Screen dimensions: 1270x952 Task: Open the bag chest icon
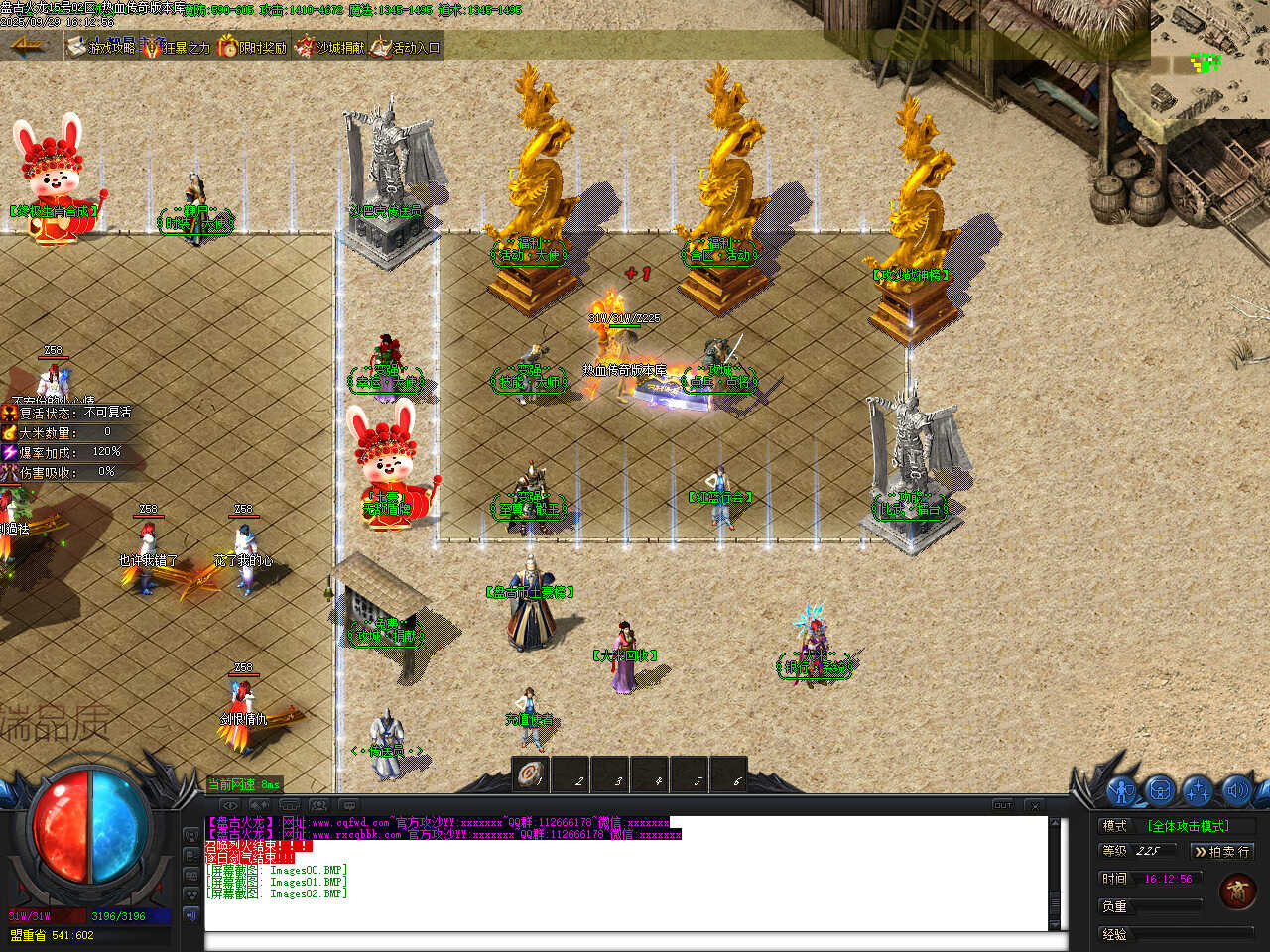[1160, 791]
